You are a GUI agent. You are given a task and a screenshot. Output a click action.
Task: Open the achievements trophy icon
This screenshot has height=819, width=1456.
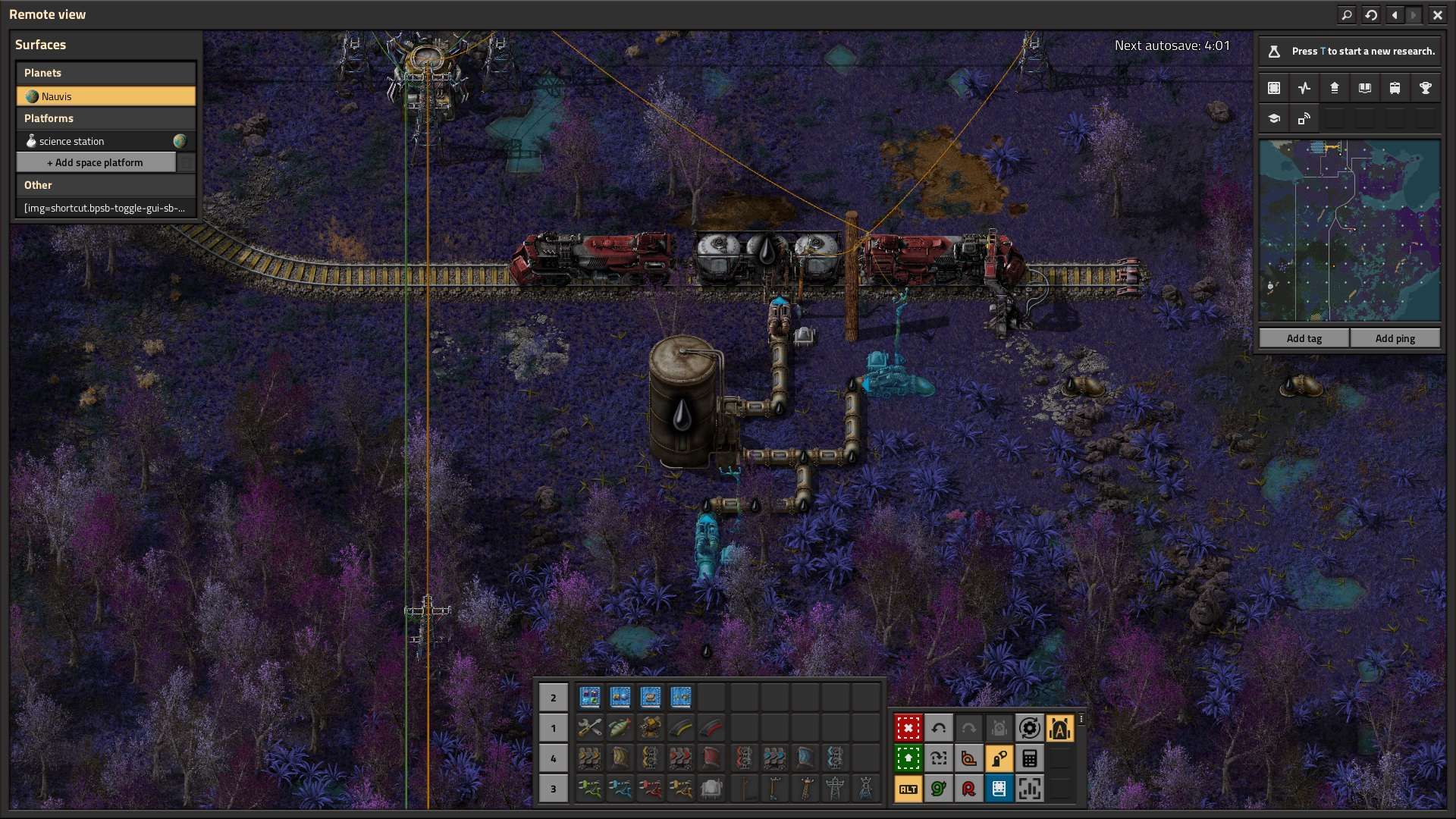click(x=1425, y=88)
